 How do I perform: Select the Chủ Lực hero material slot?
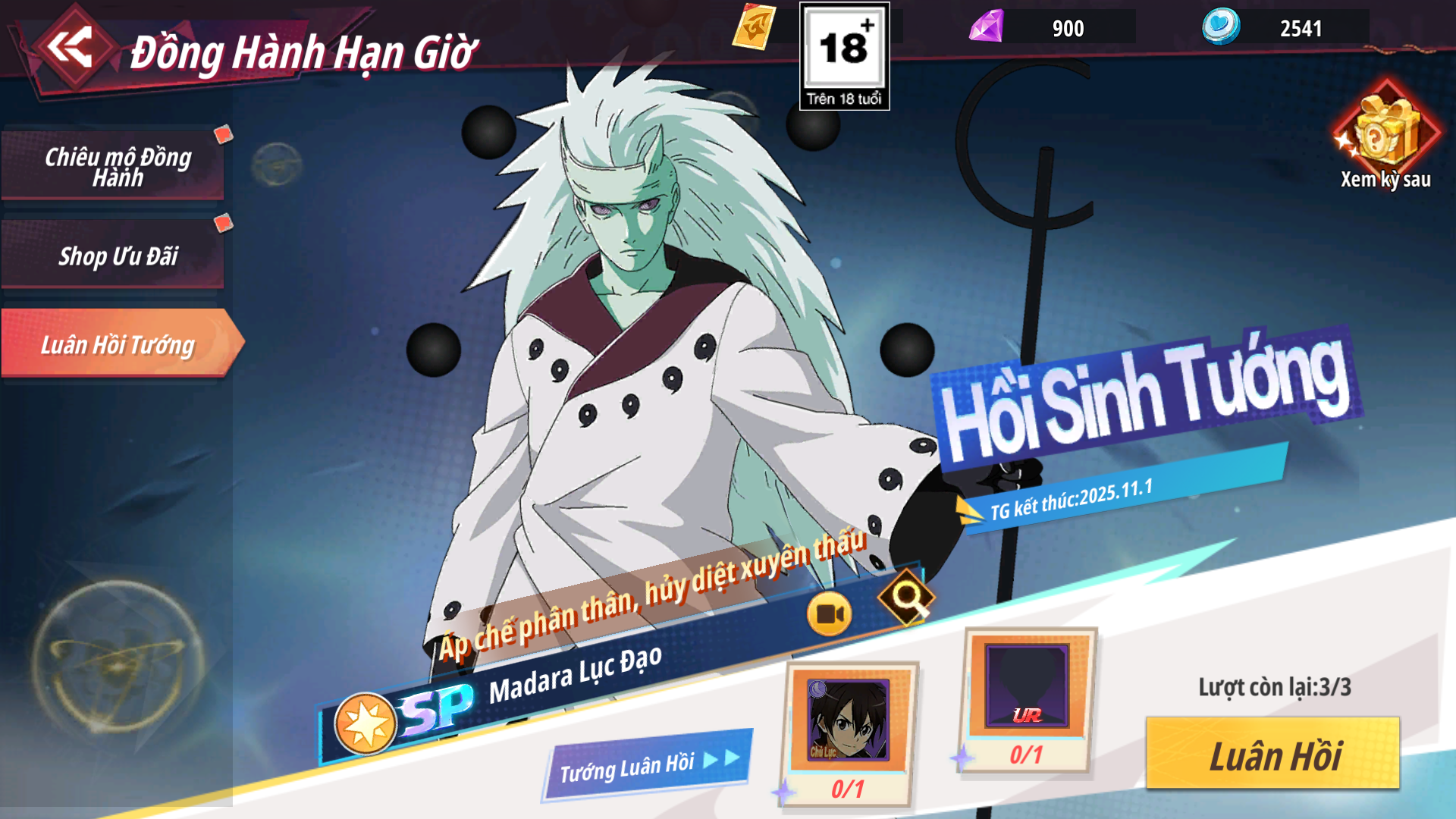pyautogui.click(x=849, y=720)
